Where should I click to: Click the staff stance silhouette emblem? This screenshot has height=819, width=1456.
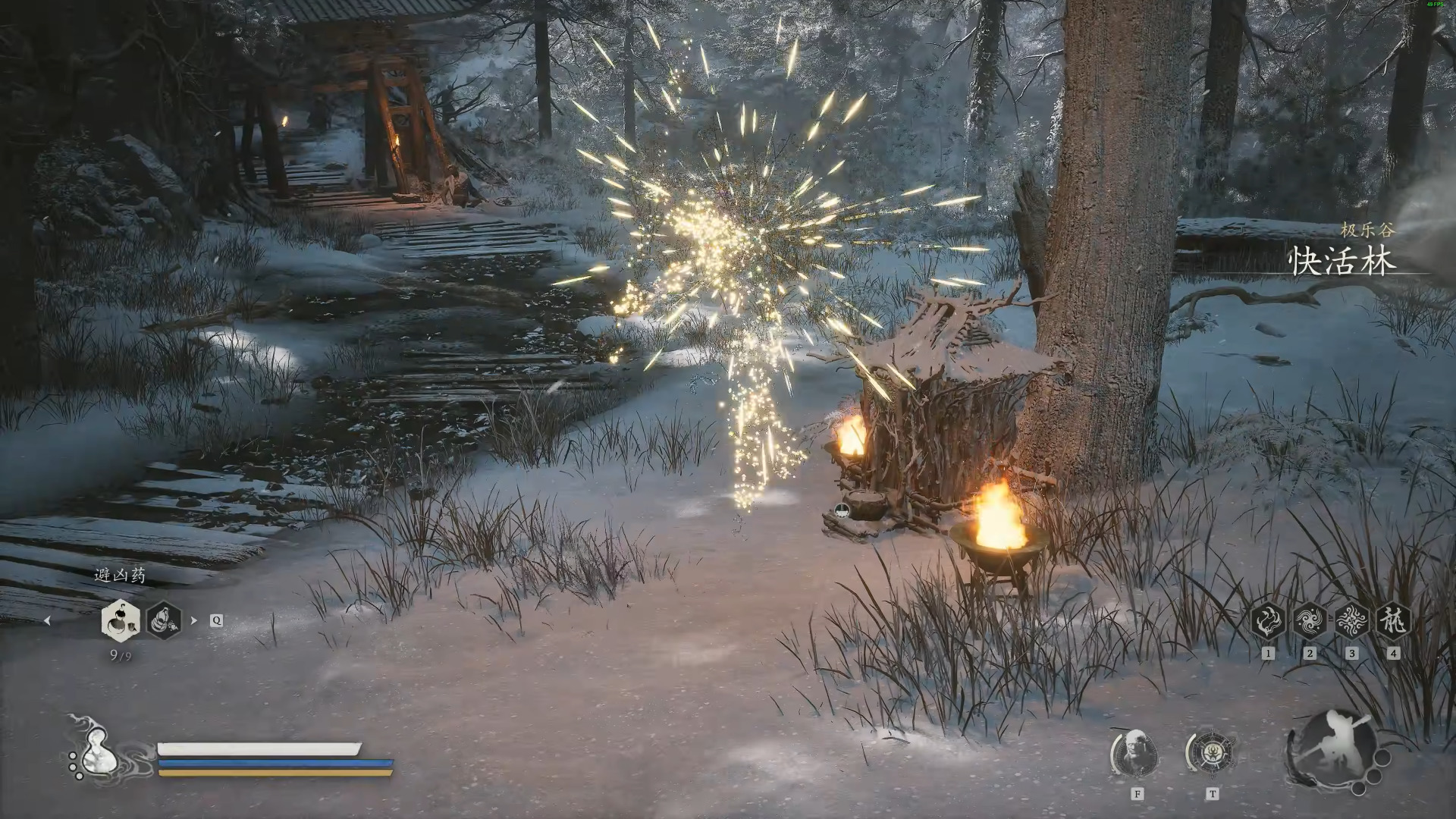[1332, 747]
